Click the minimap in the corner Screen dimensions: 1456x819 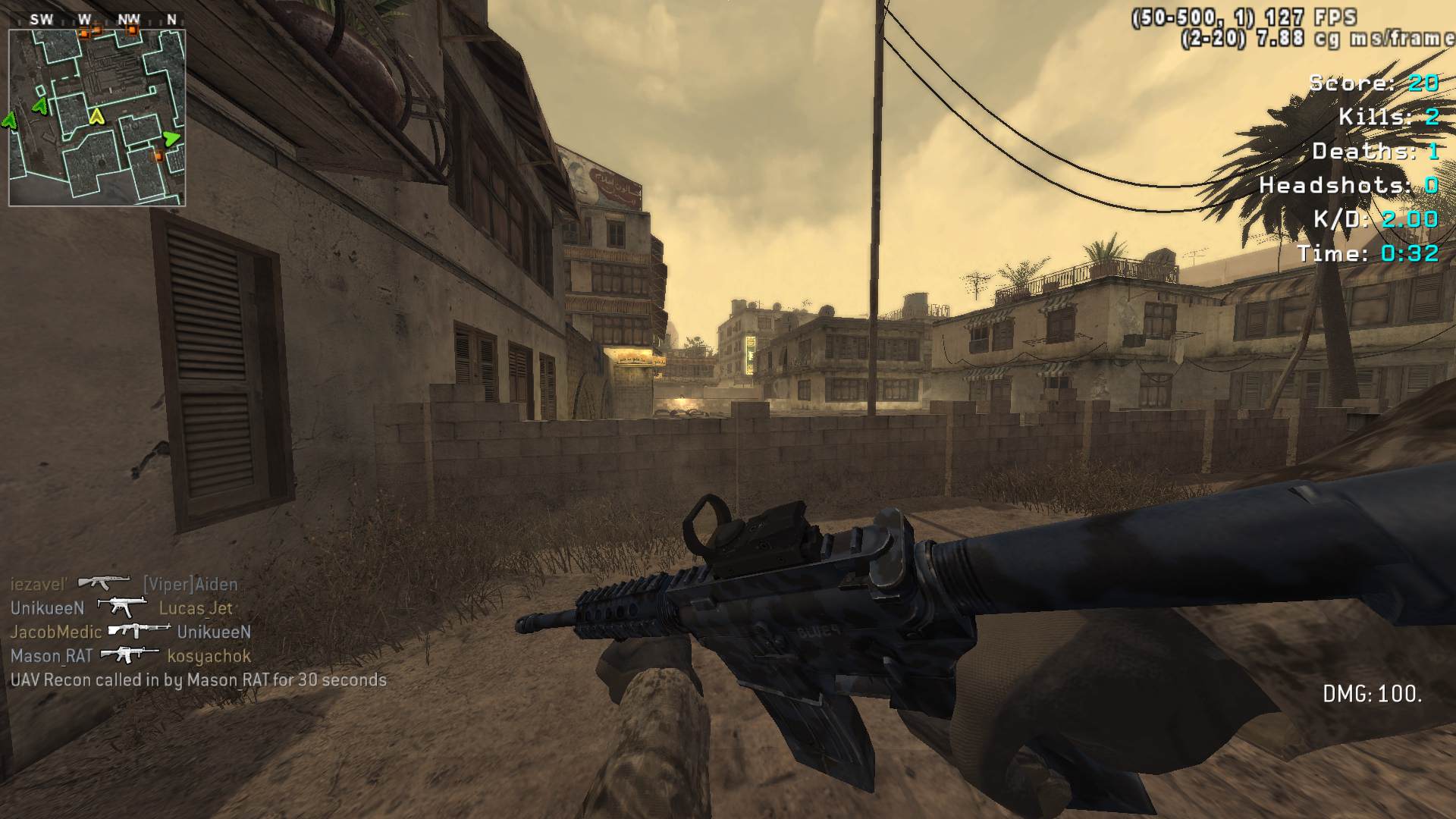tap(97, 118)
